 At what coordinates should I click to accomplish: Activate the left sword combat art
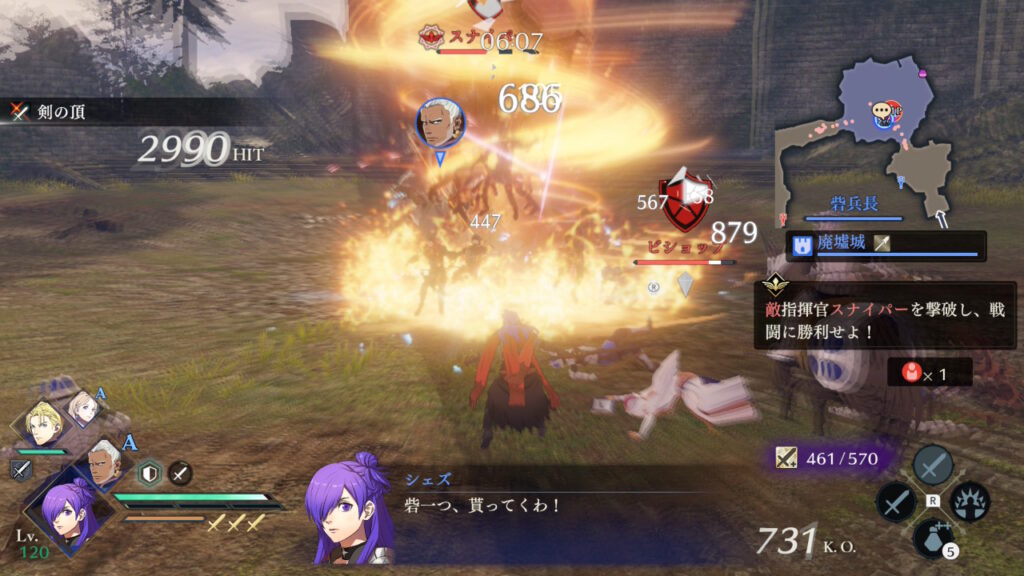click(895, 502)
